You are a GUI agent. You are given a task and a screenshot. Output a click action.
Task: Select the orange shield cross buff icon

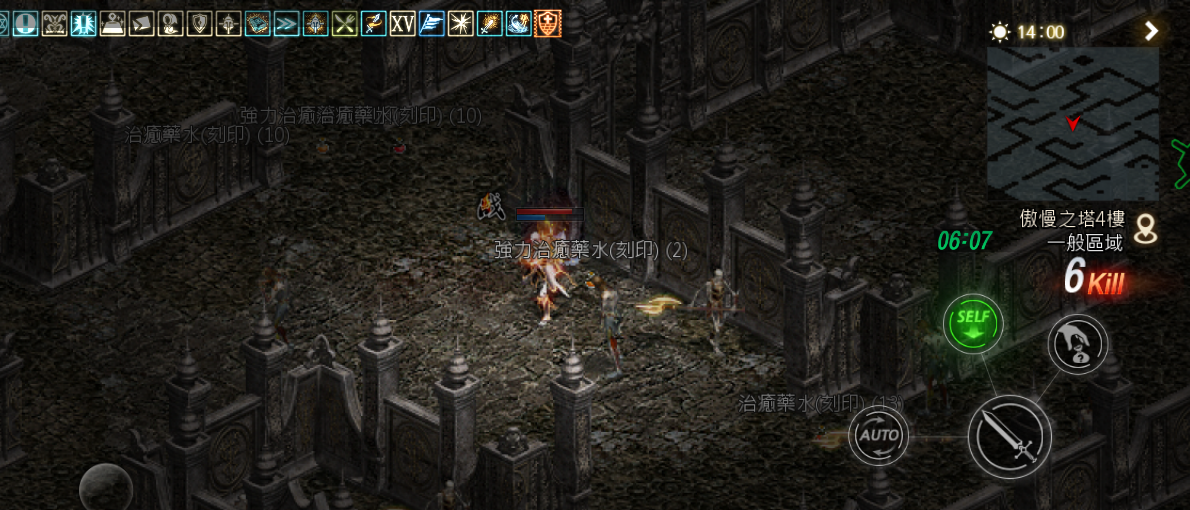click(548, 23)
